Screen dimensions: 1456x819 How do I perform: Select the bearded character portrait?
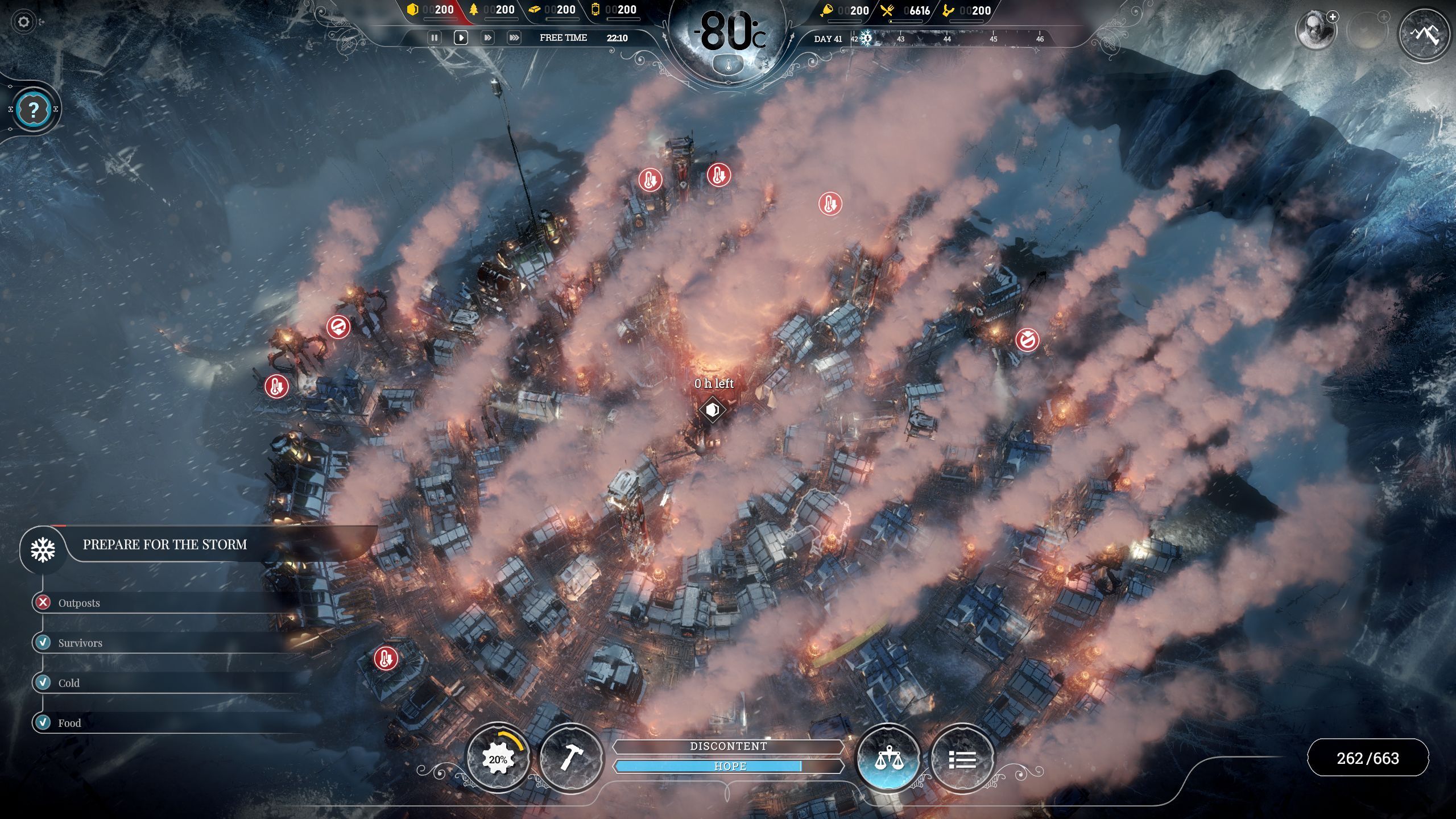(1315, 30)
